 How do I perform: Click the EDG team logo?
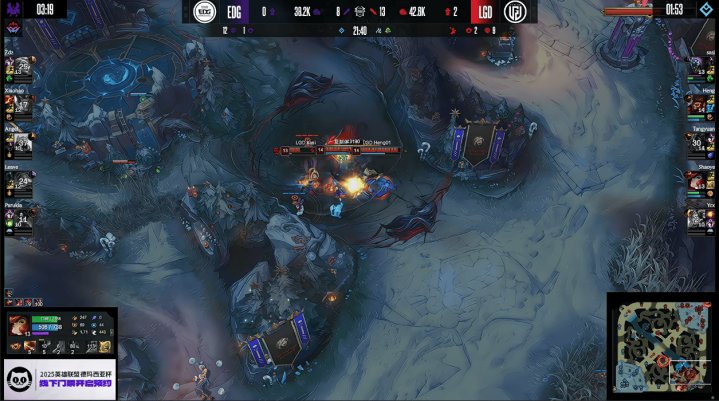[207, 11]
